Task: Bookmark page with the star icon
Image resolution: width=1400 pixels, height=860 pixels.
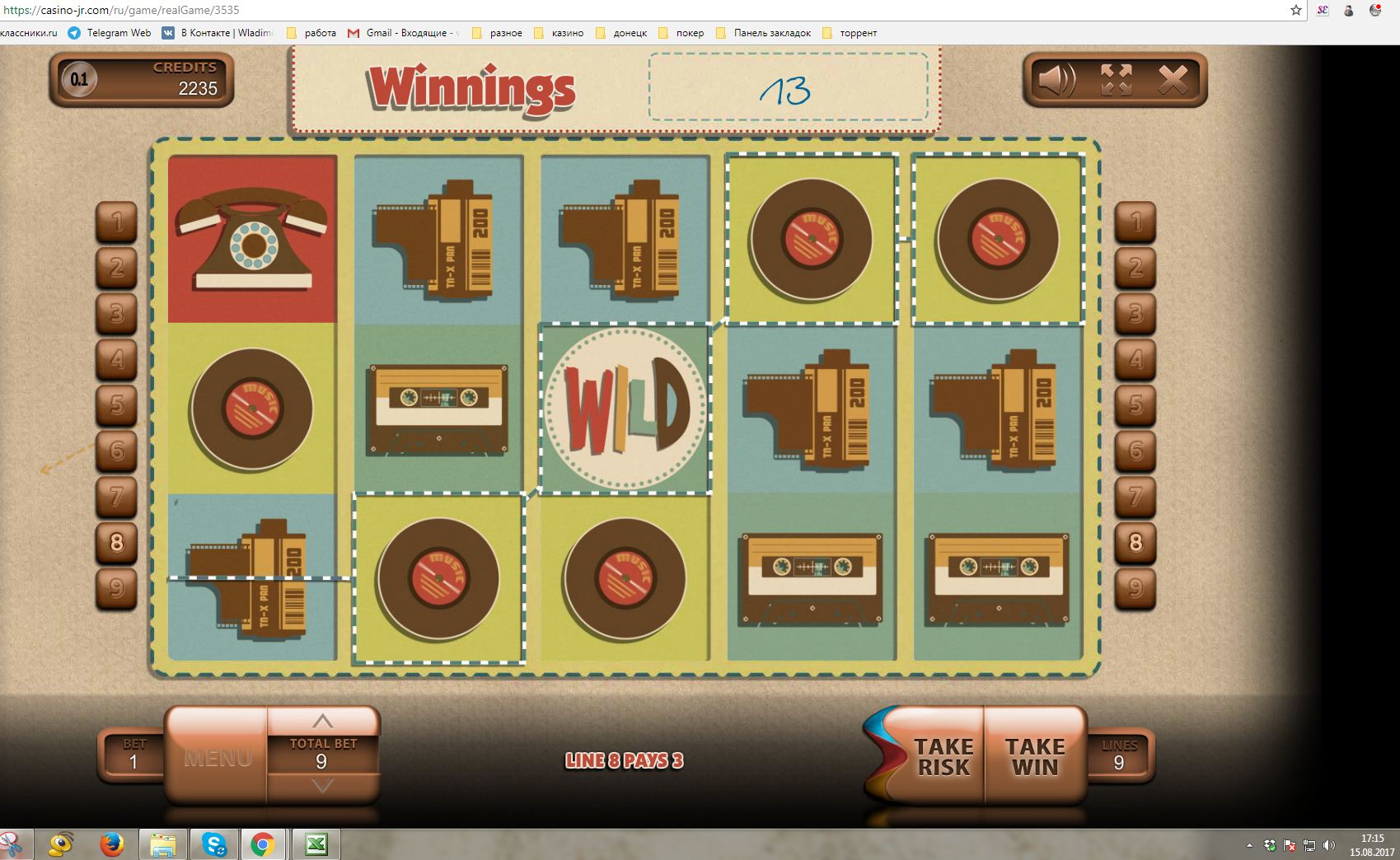Action: (1296, 11)
